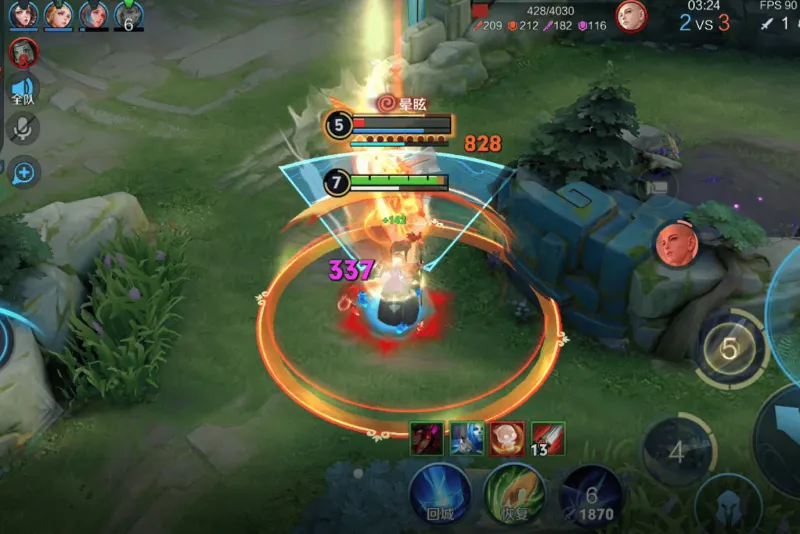Target the bald enemy hero lock-on portrait
Image resolution: width=800 pixels, height=534 pixels.
(x=672, y=244)
